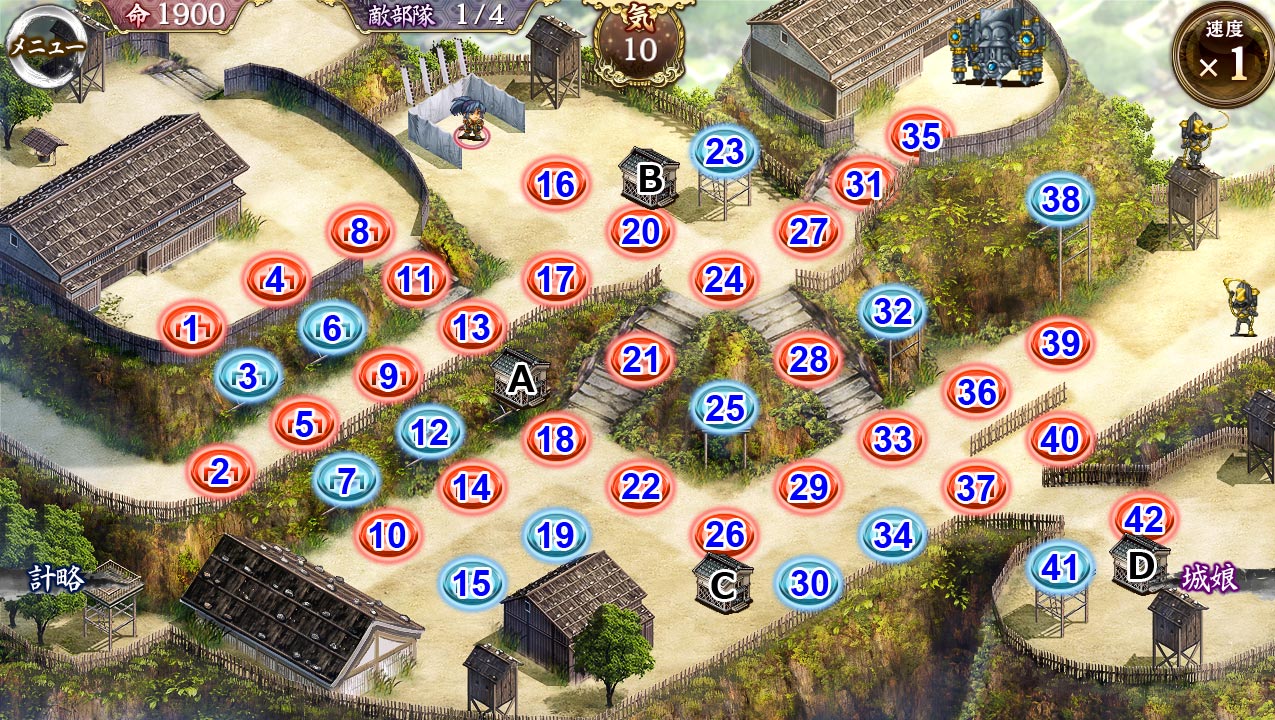Viewport: 1275px width, 720px height.
Task: Pick red placement tile 21
Action: click(641, 359)
